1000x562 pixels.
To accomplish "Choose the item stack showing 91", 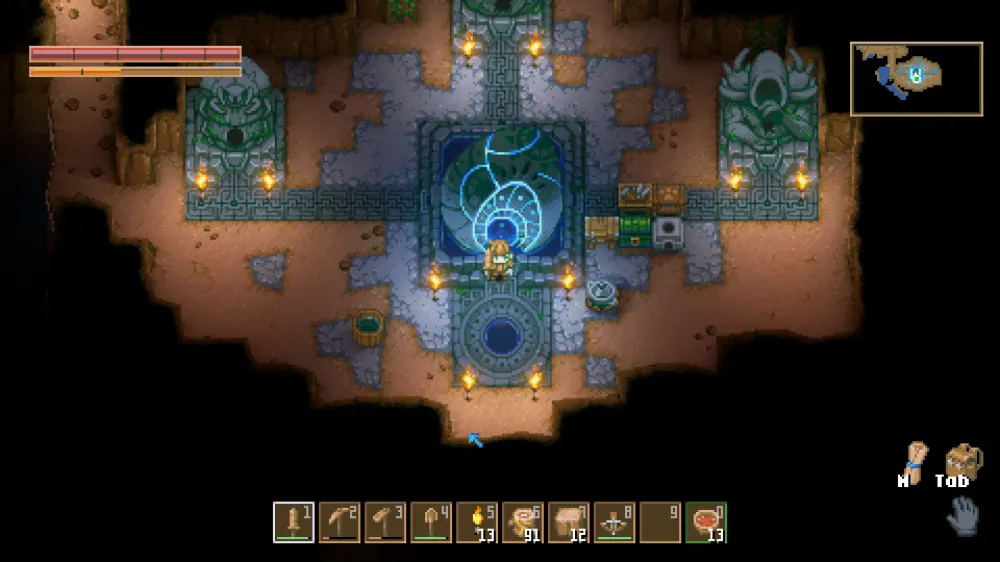I will tap(523, 522).
